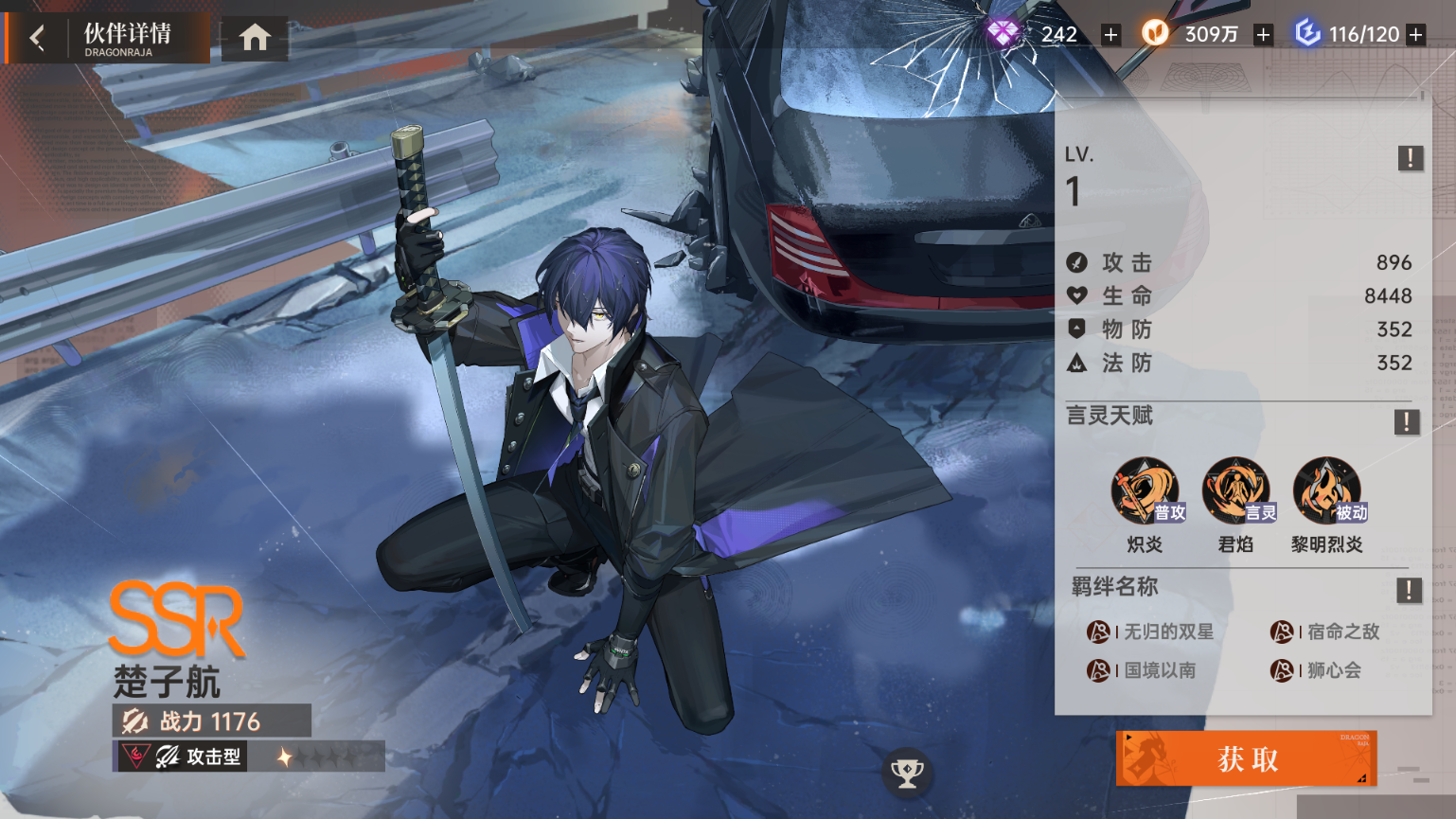Open the trophy icon
This screenshot has width=1456, height=819.
907,773
